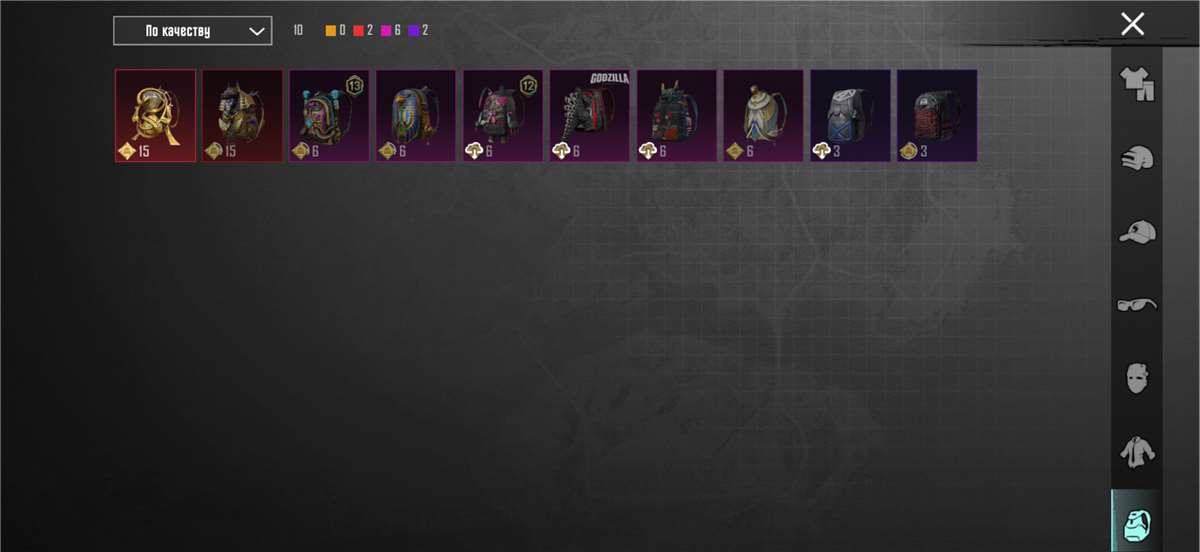The width and height of the screenshot is (1200, 552).
Task: Select the black backpack with red pattern
Action: pos(937,115)
